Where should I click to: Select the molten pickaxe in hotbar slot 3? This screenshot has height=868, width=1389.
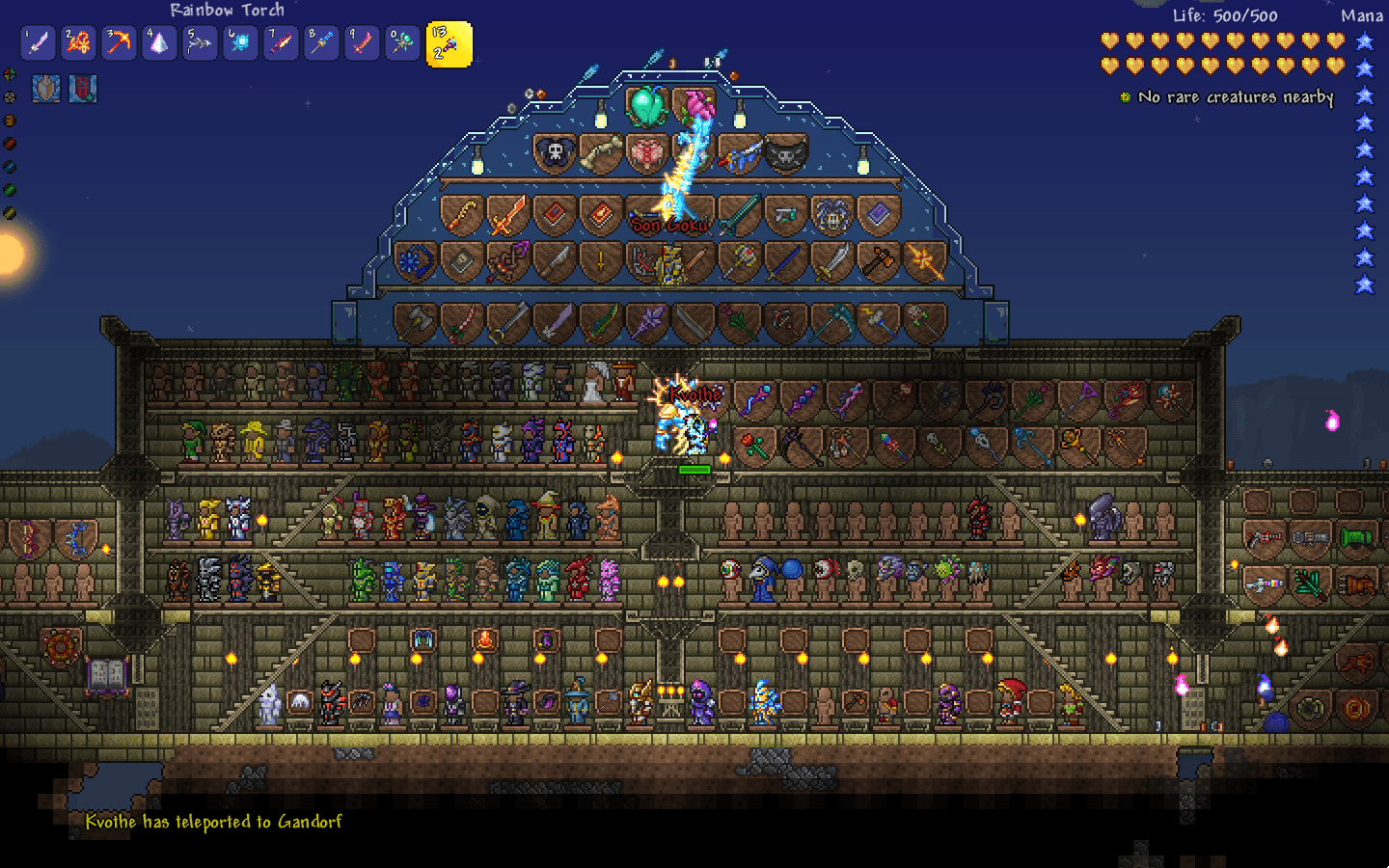[x=119, y=42]
